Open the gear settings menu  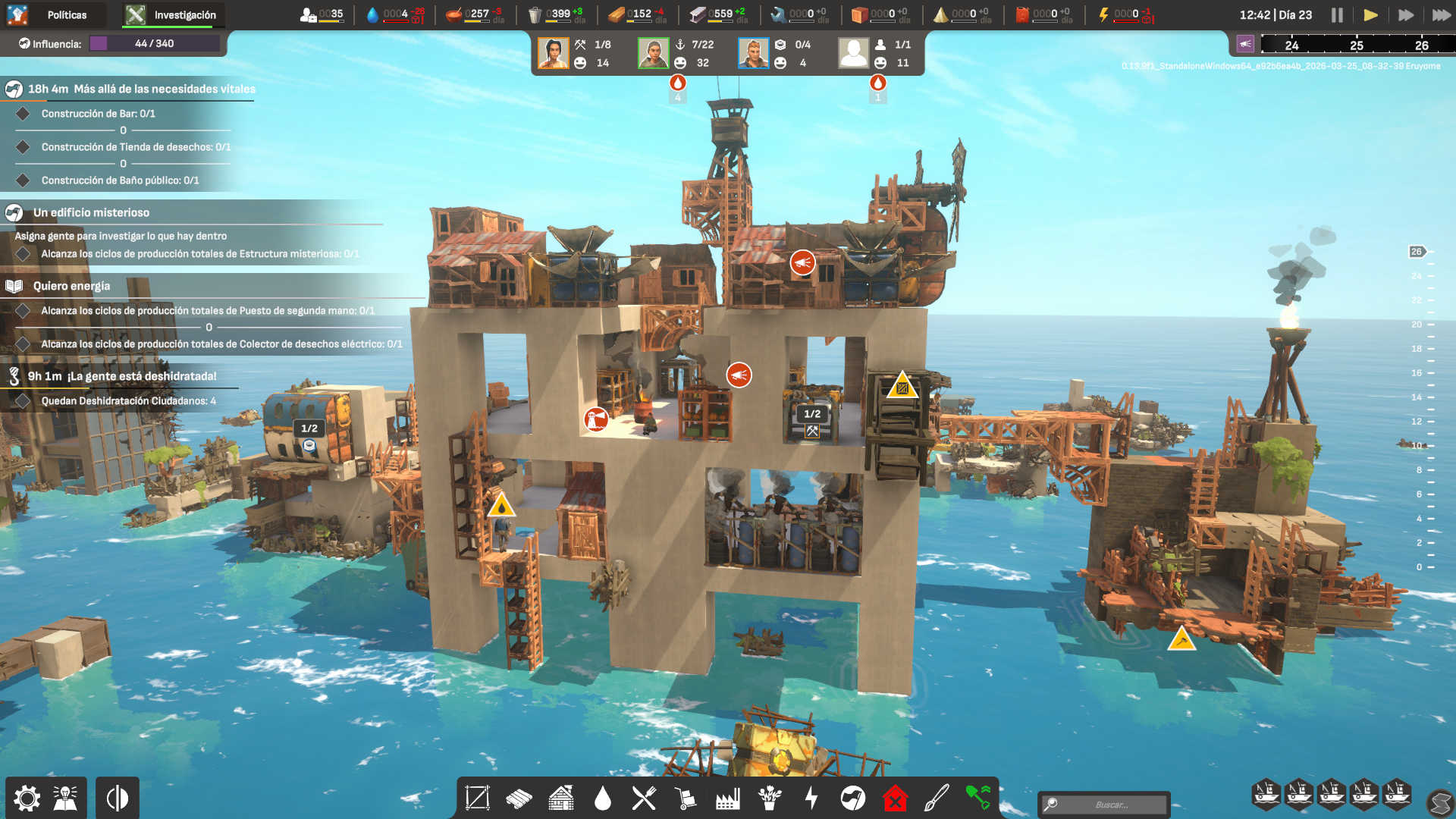27,798
